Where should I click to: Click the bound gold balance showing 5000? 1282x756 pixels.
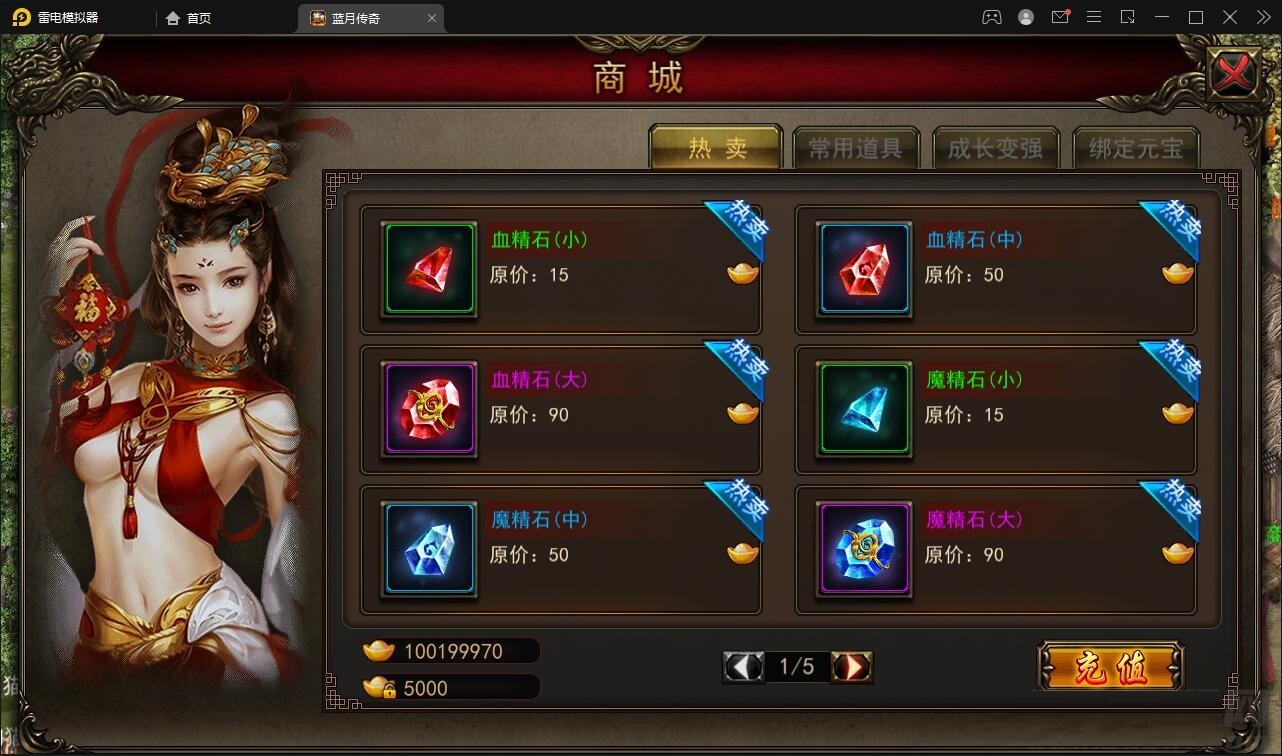point(450,688)
